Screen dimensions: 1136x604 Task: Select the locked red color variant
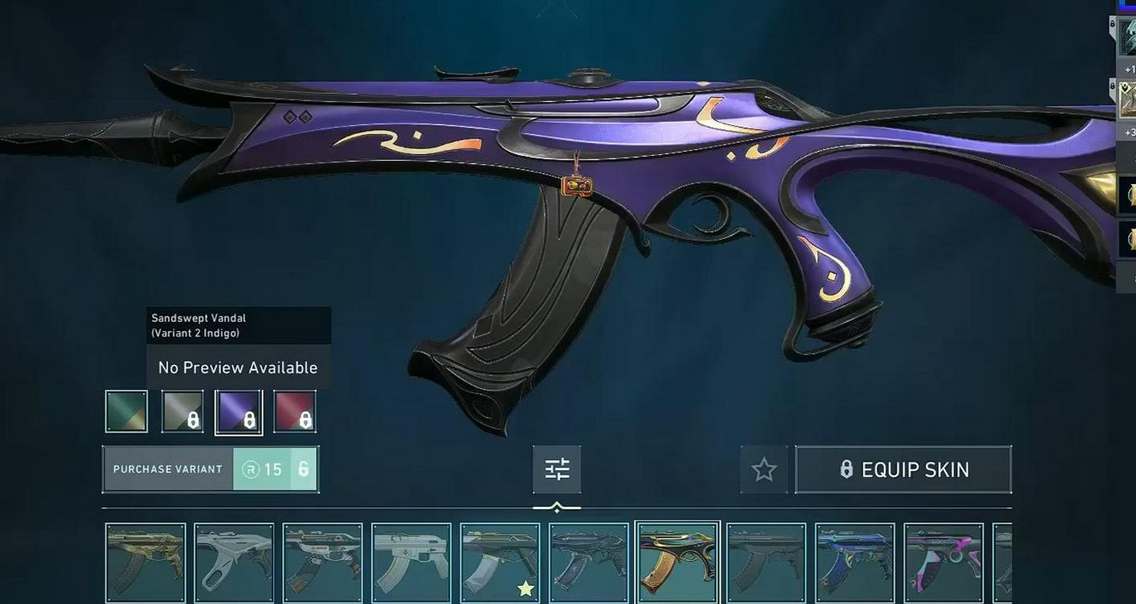click(295, 411)
